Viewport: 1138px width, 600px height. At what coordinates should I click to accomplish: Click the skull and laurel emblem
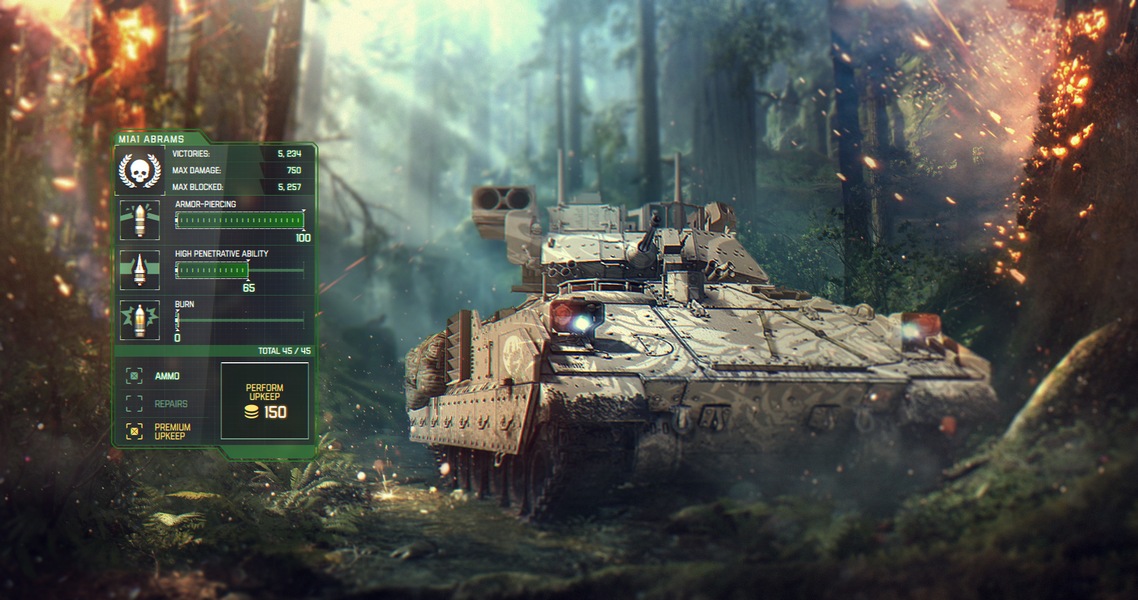click(139, 170)
